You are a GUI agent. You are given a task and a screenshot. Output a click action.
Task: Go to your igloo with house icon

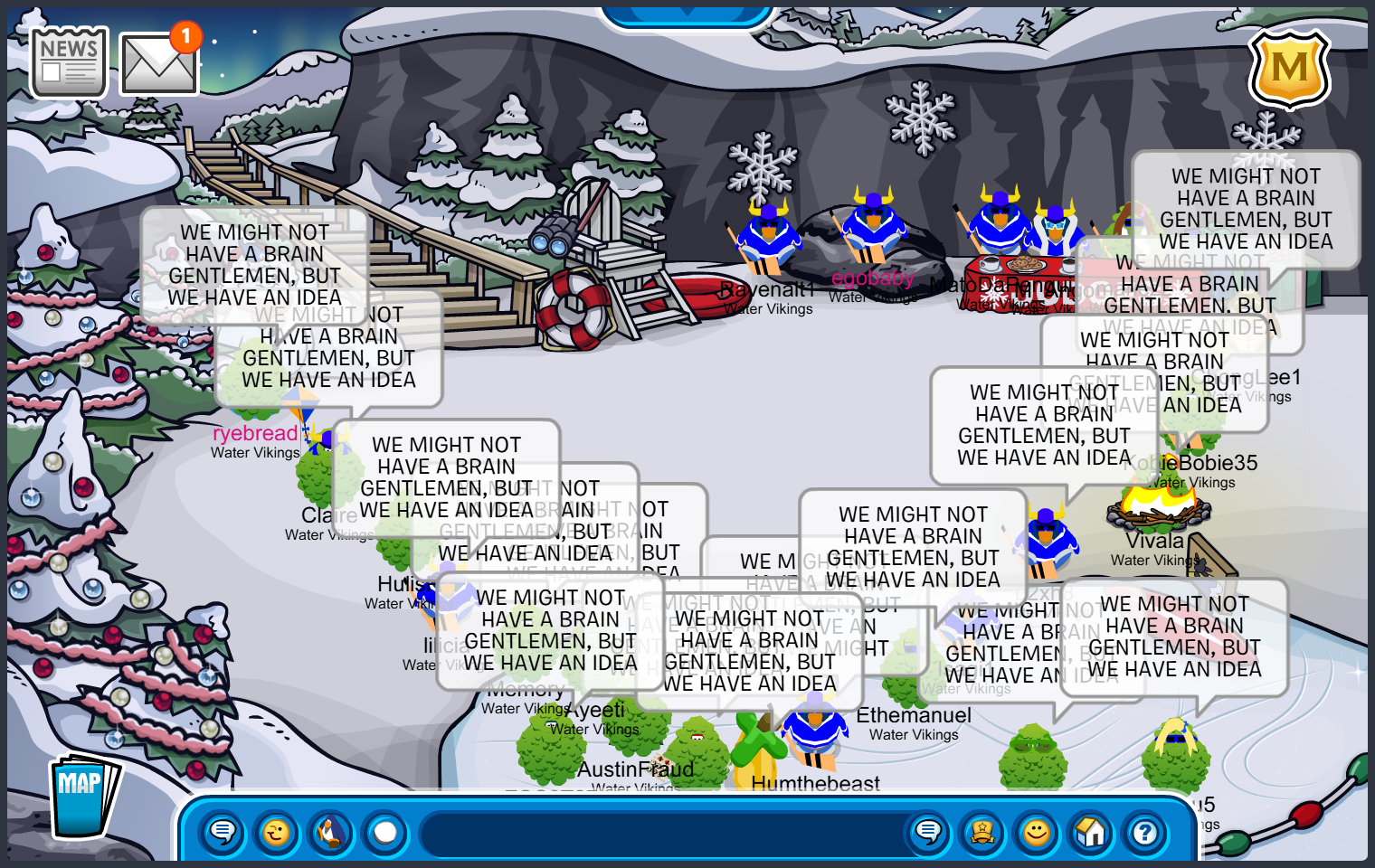click(1091, 832)
